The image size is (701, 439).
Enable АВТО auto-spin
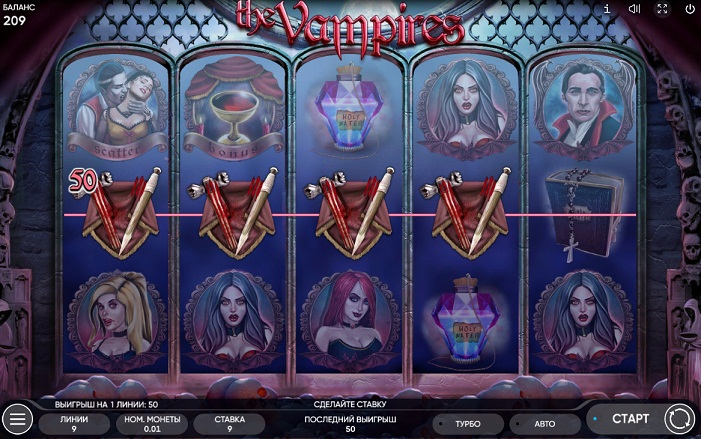click(546, 424)
